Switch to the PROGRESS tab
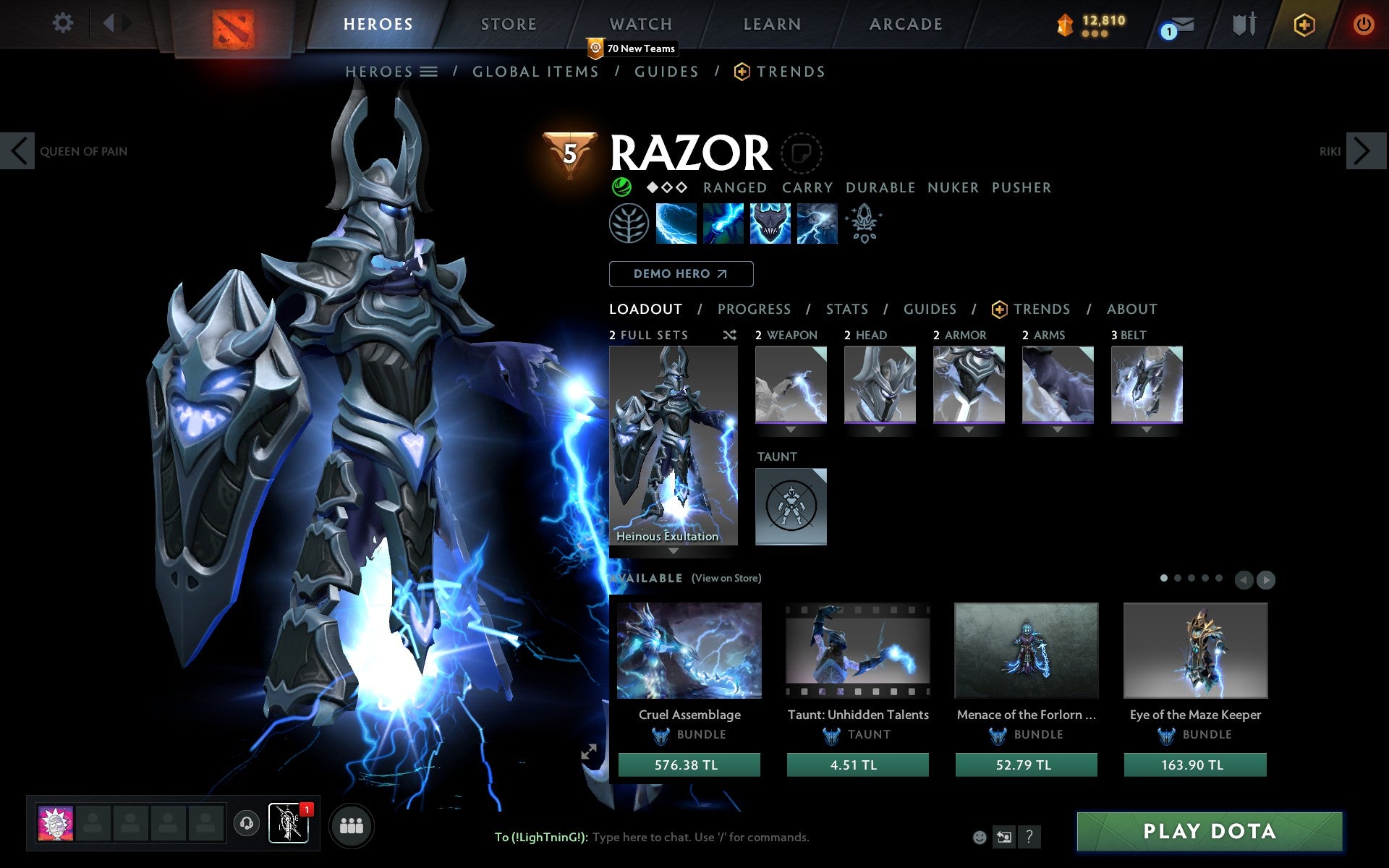This screenshot has height=868, width=1389. point(754,309)
